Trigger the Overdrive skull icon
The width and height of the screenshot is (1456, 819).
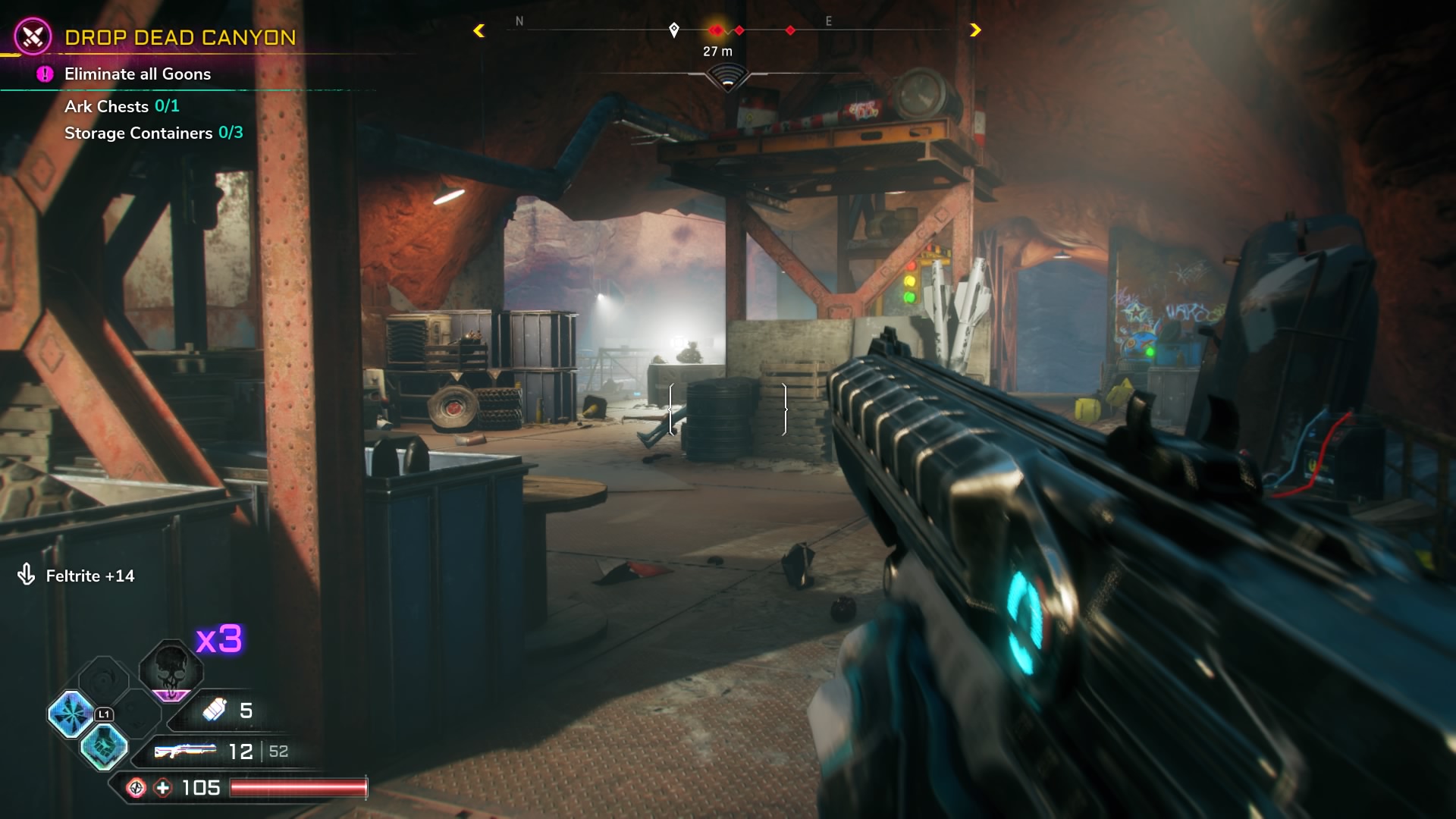coord(171,670)
